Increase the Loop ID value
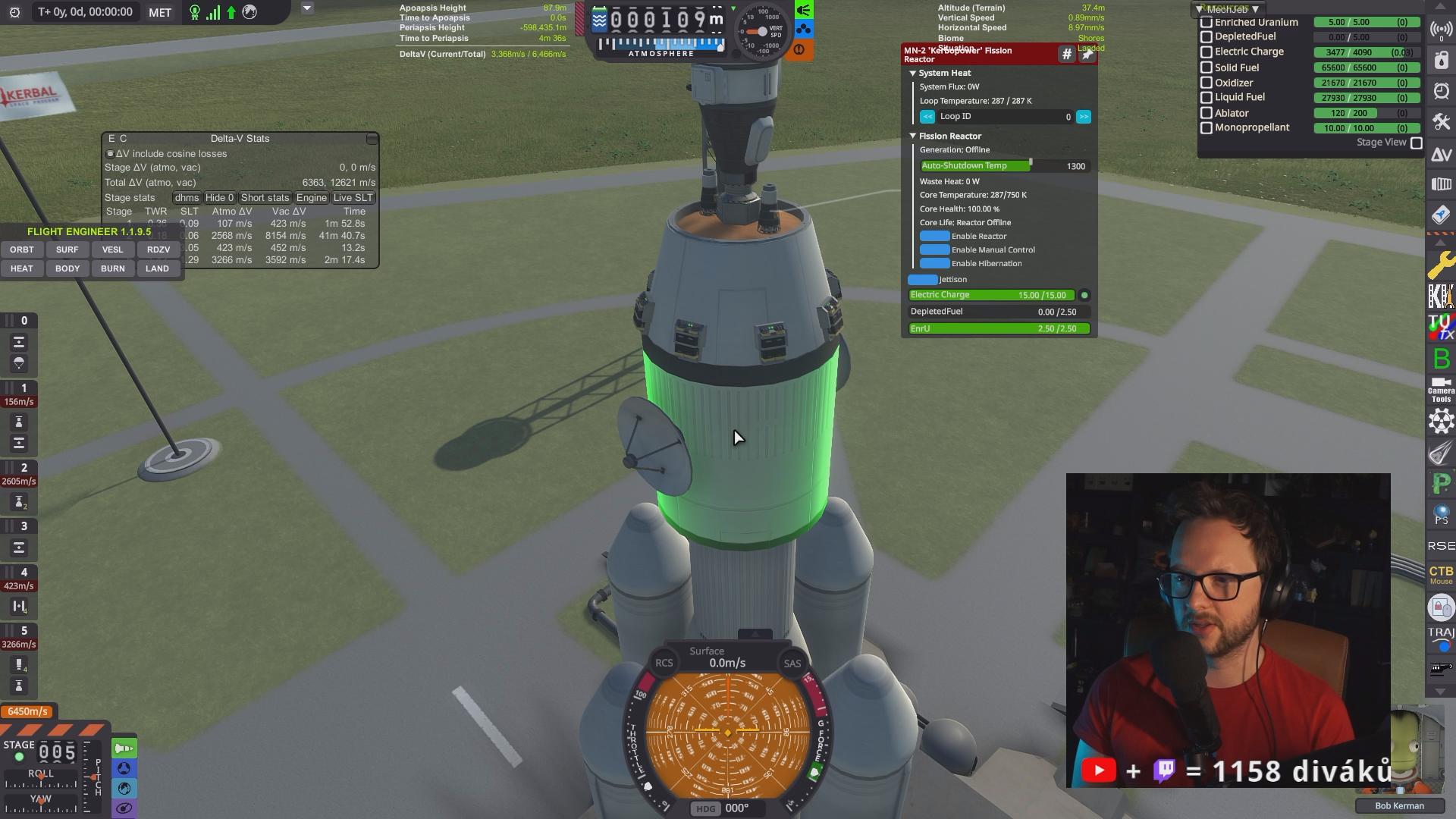The width and height of the screenshot is (1456, 819). pyautogui.click(x=1084, y=117)
